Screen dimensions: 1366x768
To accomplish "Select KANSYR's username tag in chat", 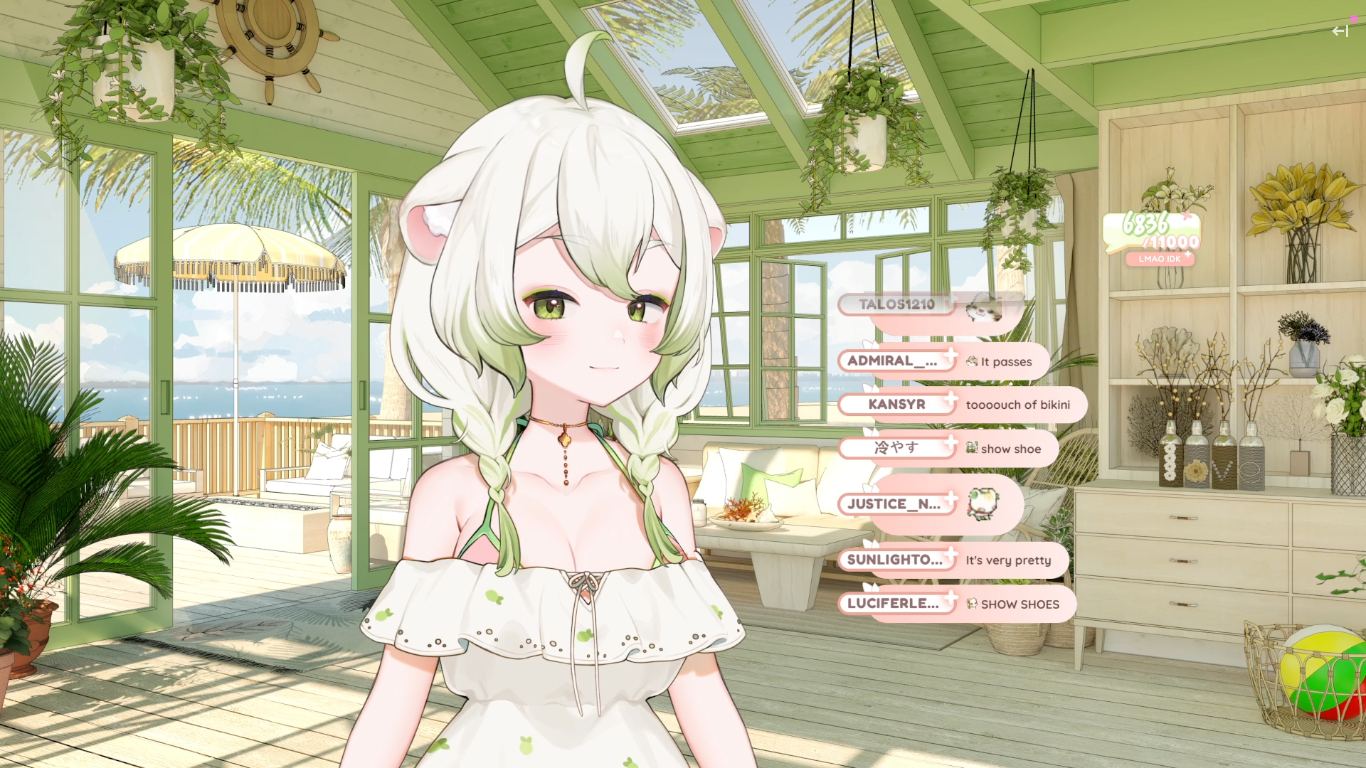I will (x=897, y=405).
